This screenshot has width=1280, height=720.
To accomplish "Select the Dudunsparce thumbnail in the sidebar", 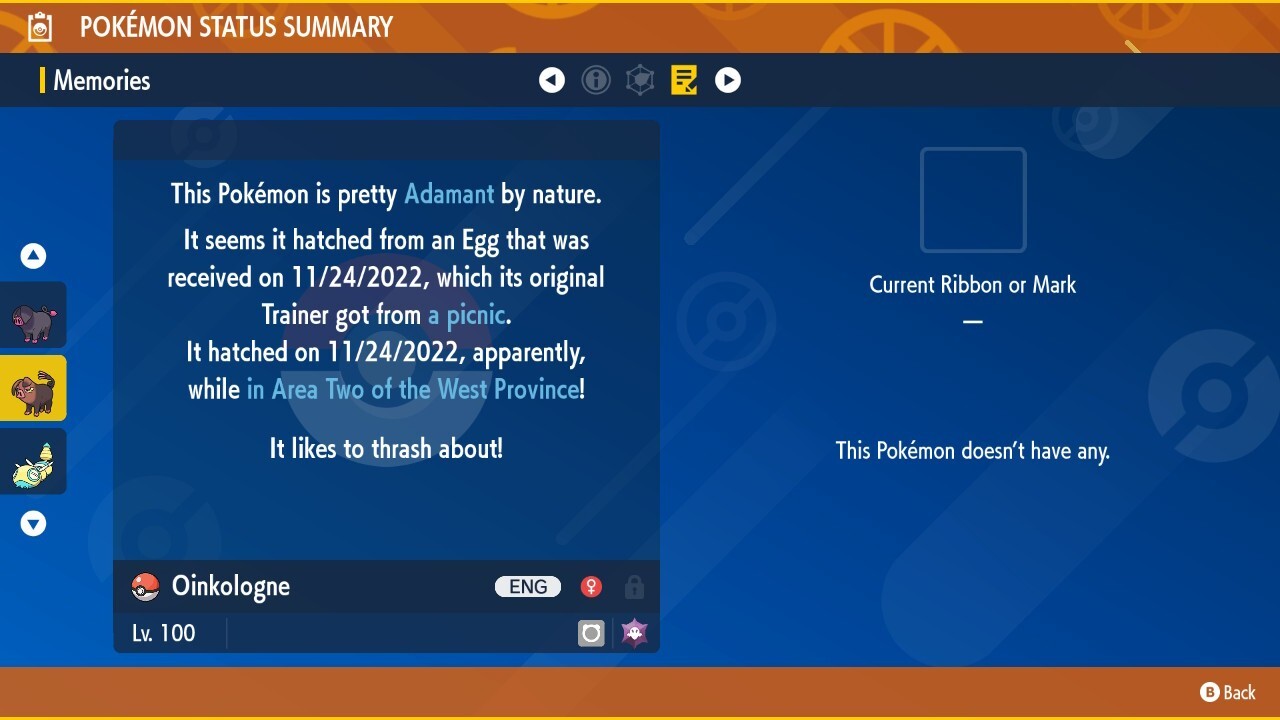I will pos(33,461).
